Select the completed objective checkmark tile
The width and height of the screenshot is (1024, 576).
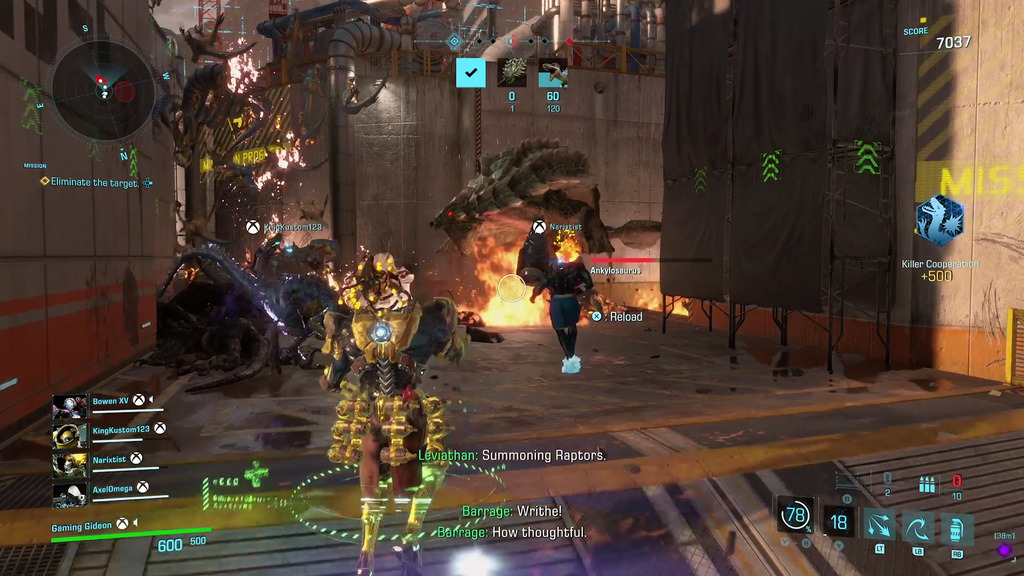click(470, 72)
